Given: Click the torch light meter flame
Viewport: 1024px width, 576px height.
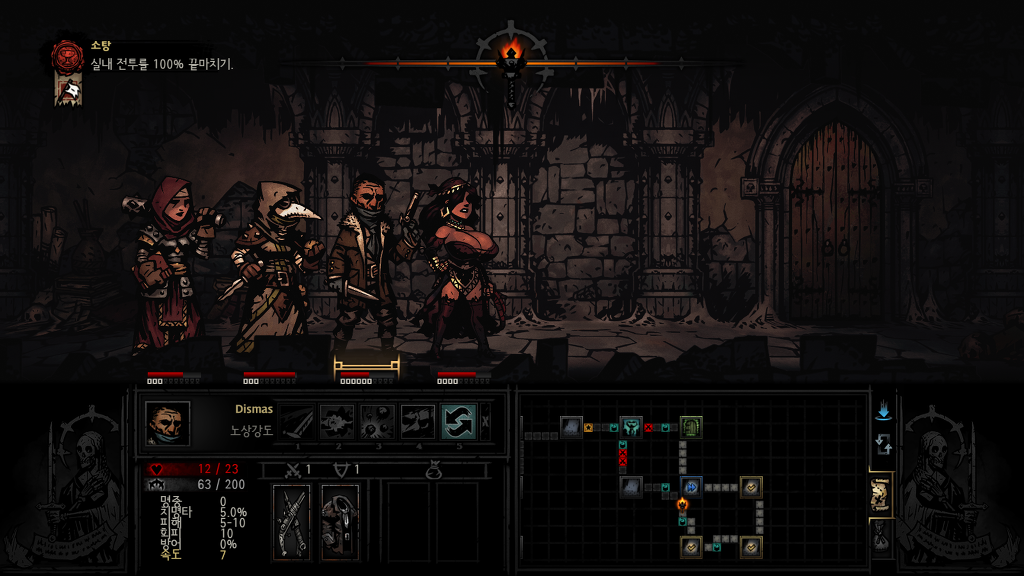Looking at the screenshot, I should click(x=511, y=54).
